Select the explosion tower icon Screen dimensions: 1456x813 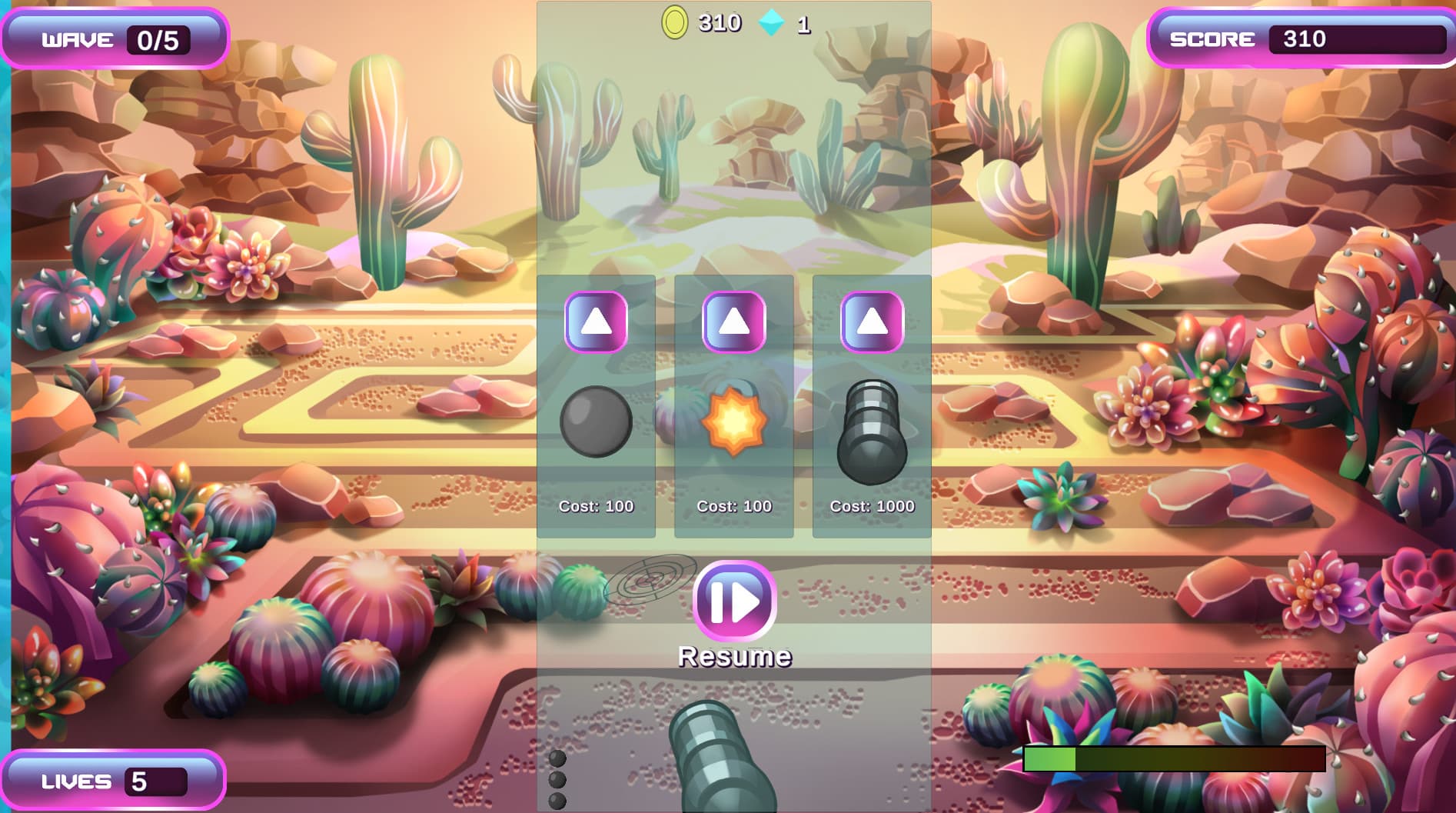tap(733, 422)
